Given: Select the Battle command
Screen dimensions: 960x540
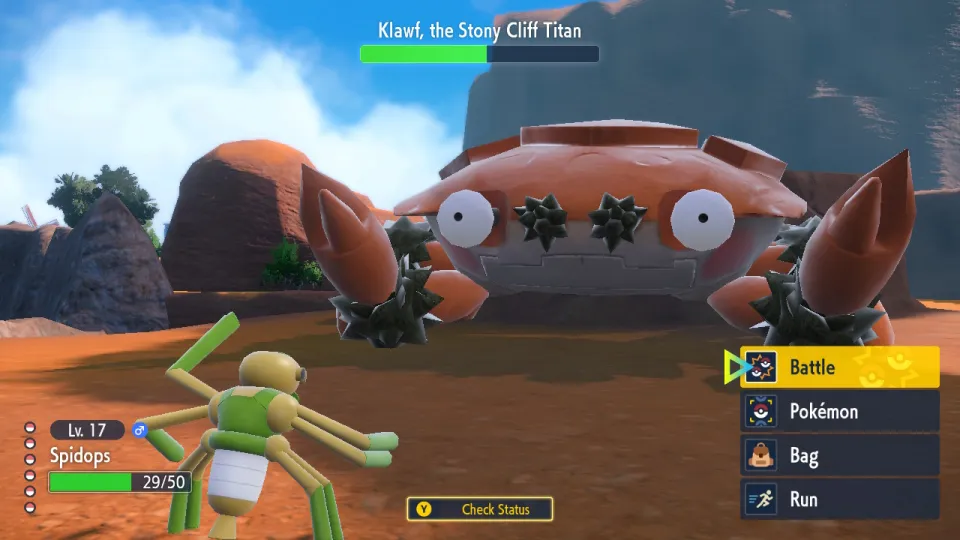Looking at the screenshot, I should click(838, 367).
